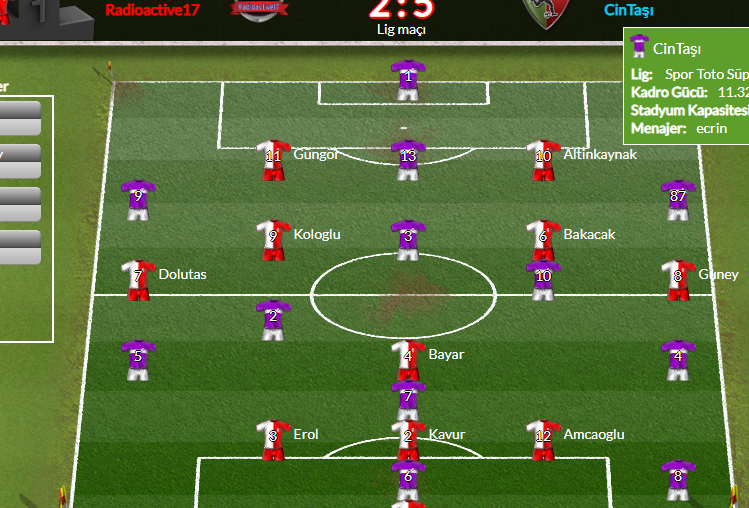Choose the purple number 13 player

point(407,159)
